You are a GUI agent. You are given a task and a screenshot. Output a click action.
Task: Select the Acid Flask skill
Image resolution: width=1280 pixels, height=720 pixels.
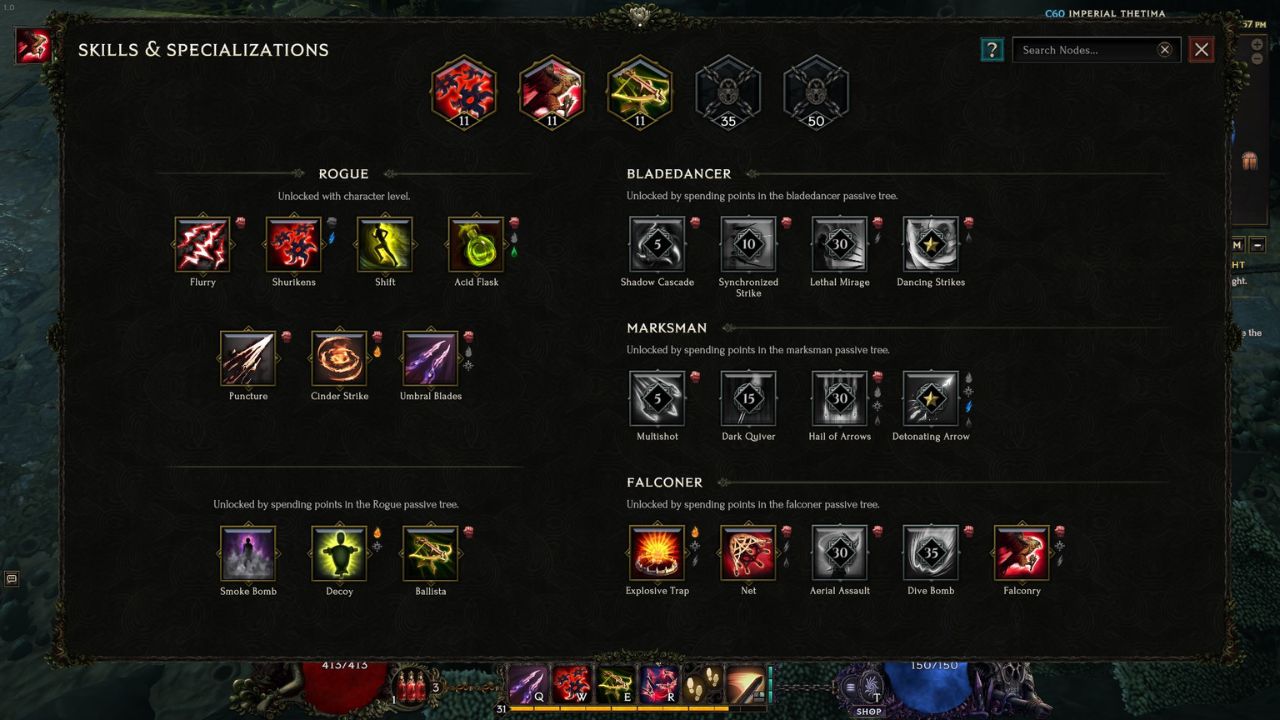(476, 243)
